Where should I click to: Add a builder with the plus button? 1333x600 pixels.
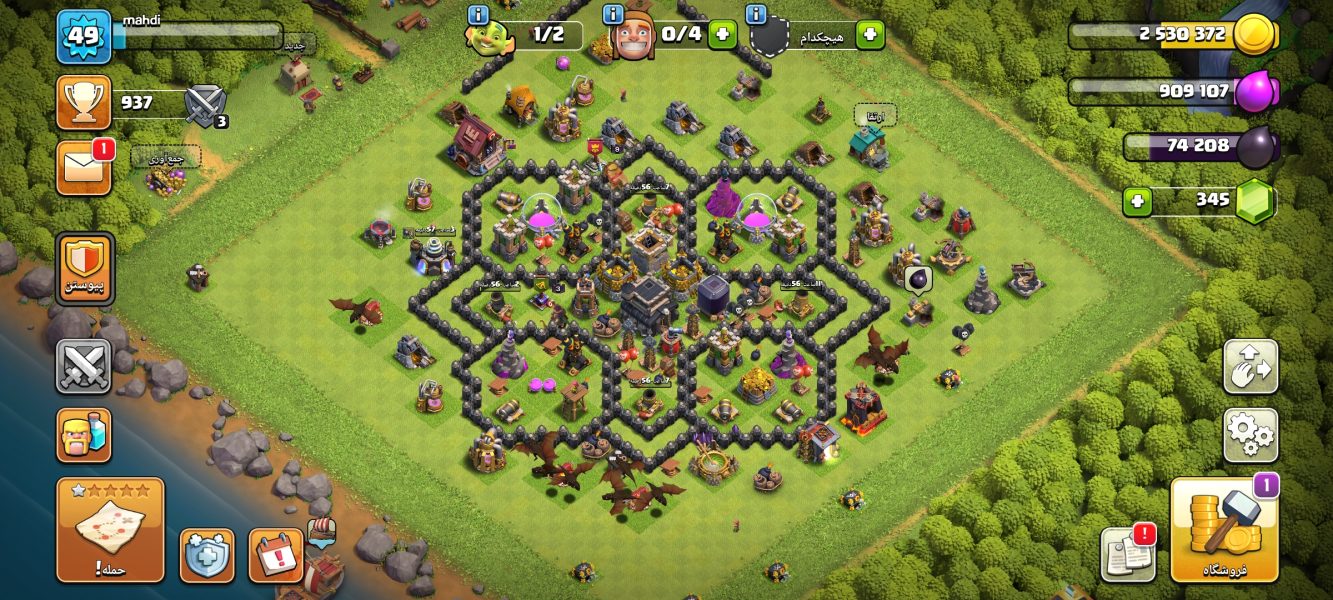point(722,34)
